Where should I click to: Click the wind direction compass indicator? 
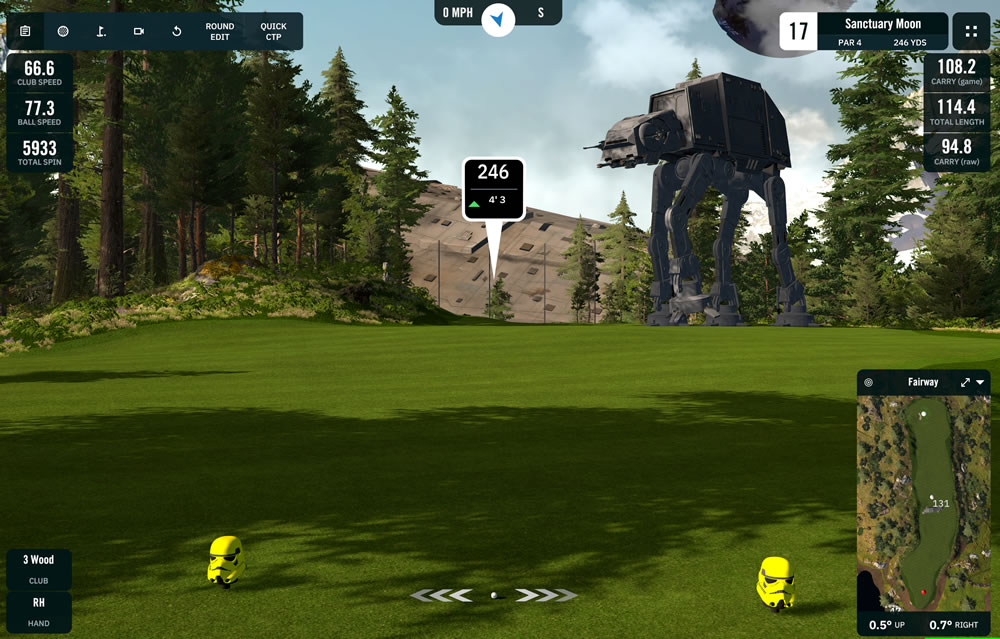tap(498, 17)
